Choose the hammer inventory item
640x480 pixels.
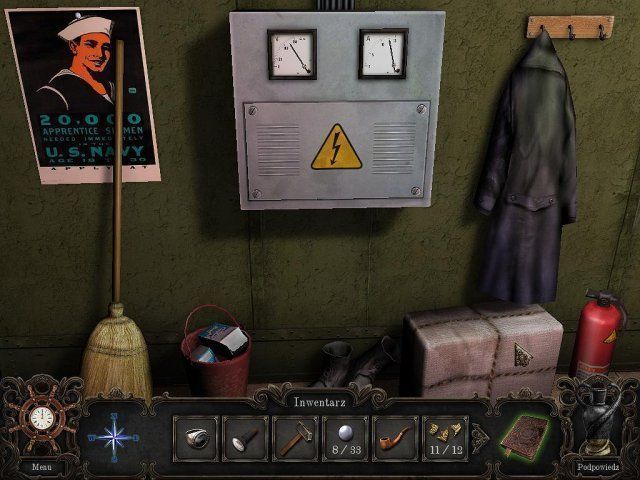295,439
